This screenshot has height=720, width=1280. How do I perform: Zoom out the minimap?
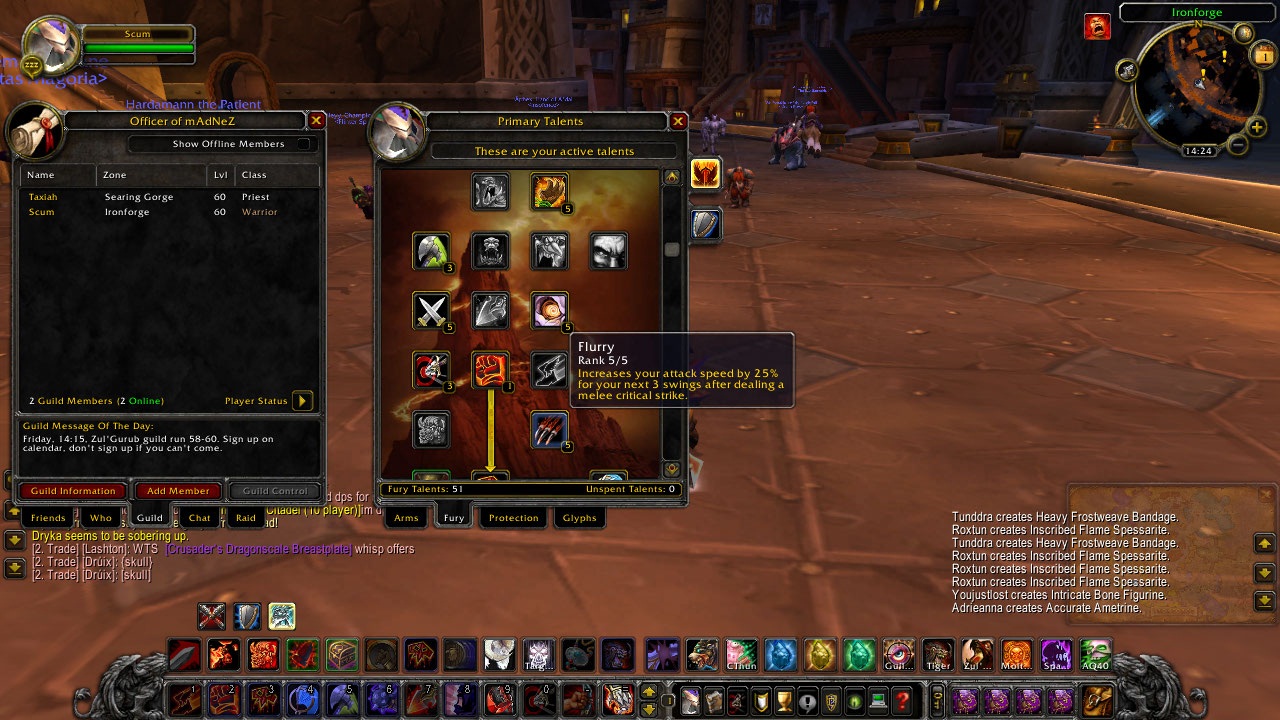click(x=1237, y=146)
